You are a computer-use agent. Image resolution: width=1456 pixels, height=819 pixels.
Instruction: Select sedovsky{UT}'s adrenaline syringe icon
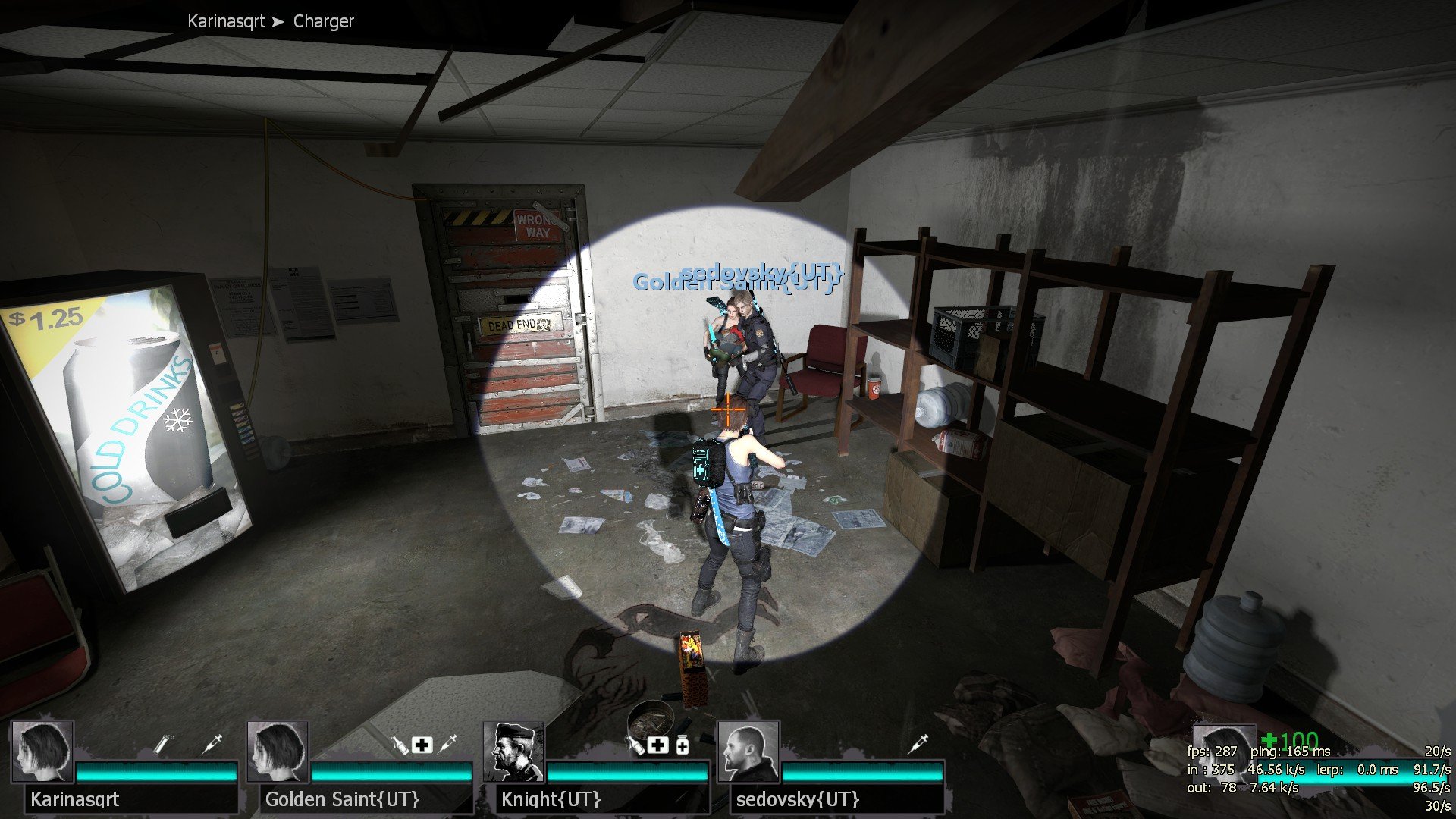(x=918, y=744)
